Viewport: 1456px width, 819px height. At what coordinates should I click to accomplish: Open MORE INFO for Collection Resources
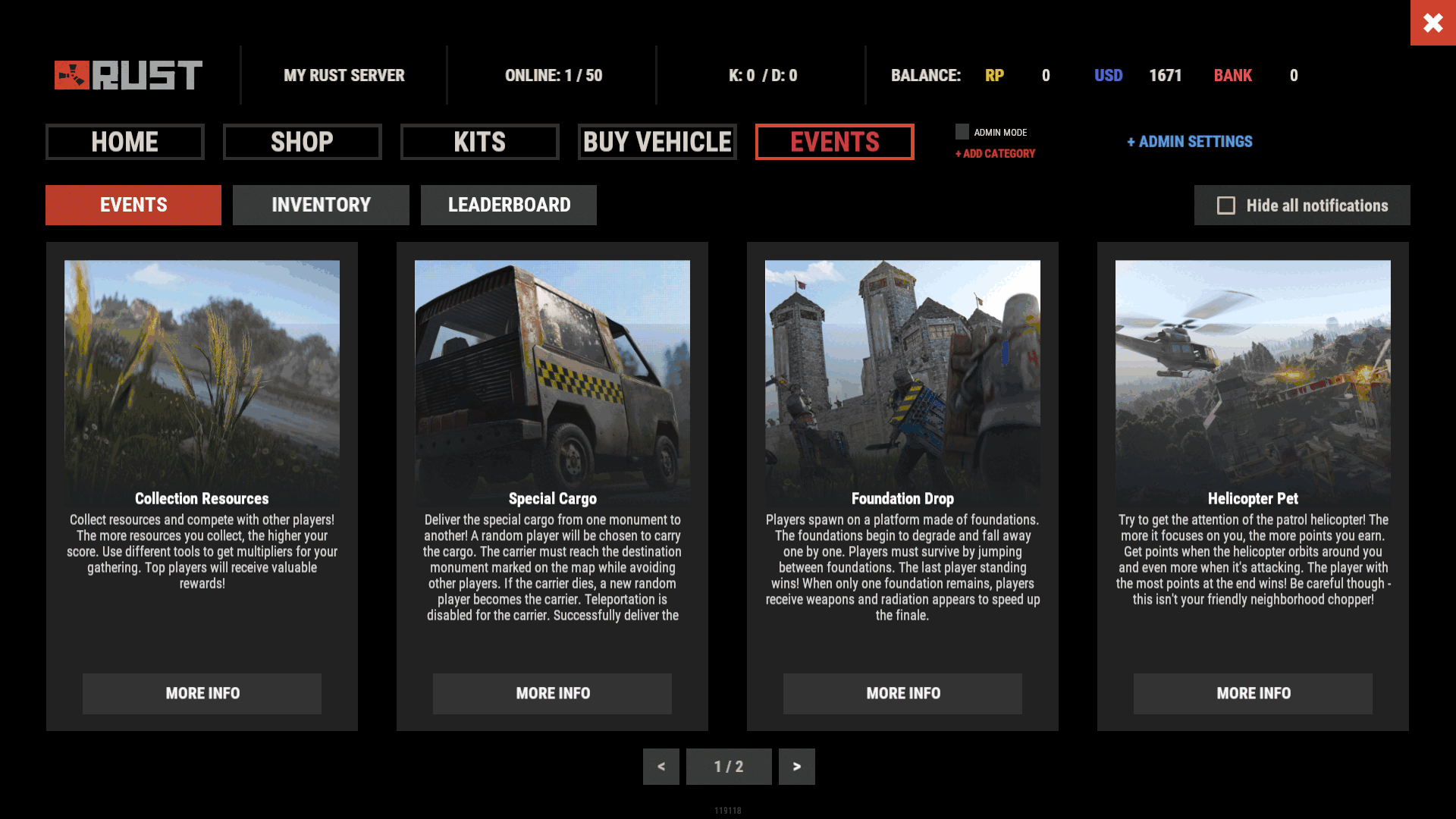(202, 693)
